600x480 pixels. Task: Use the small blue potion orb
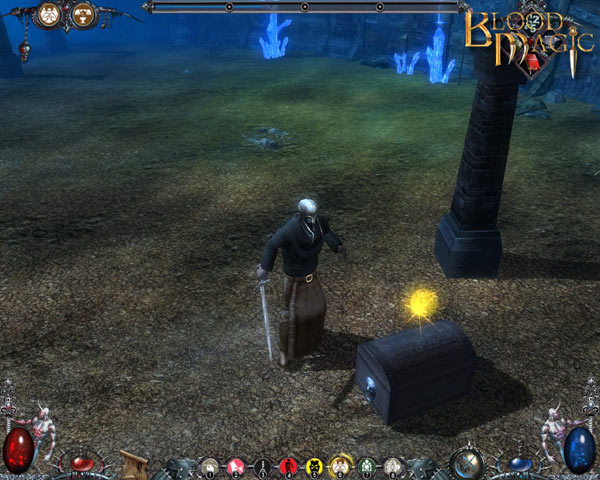(x=518, y=463)
